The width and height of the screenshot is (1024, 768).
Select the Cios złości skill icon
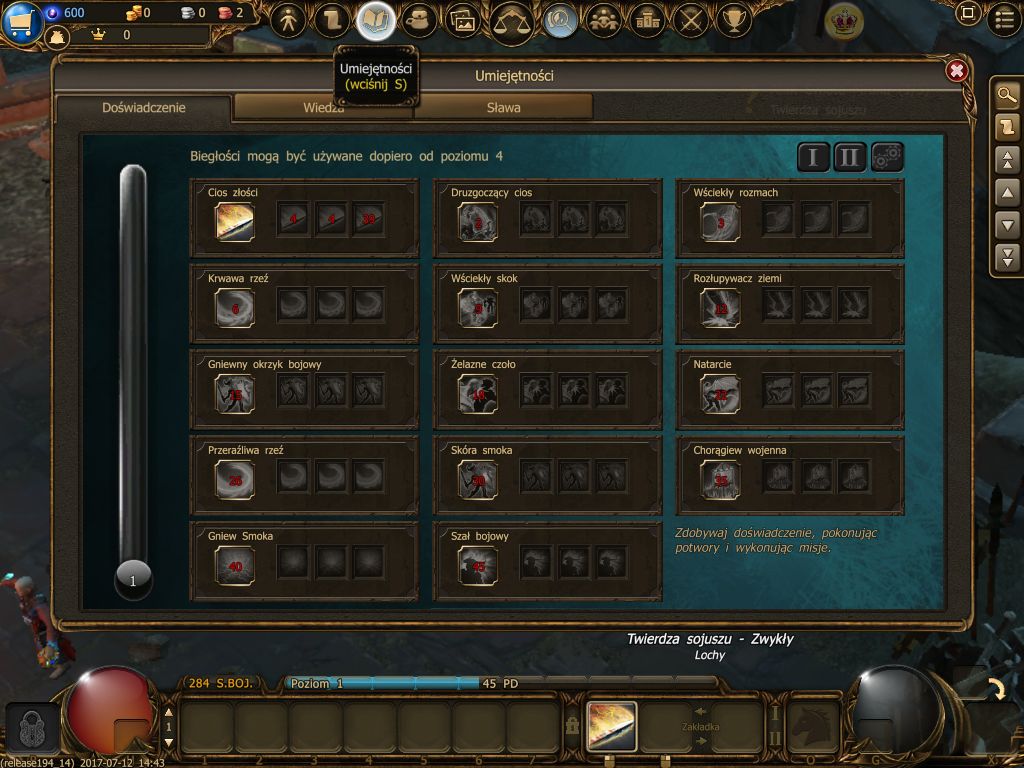pos(235,222)
